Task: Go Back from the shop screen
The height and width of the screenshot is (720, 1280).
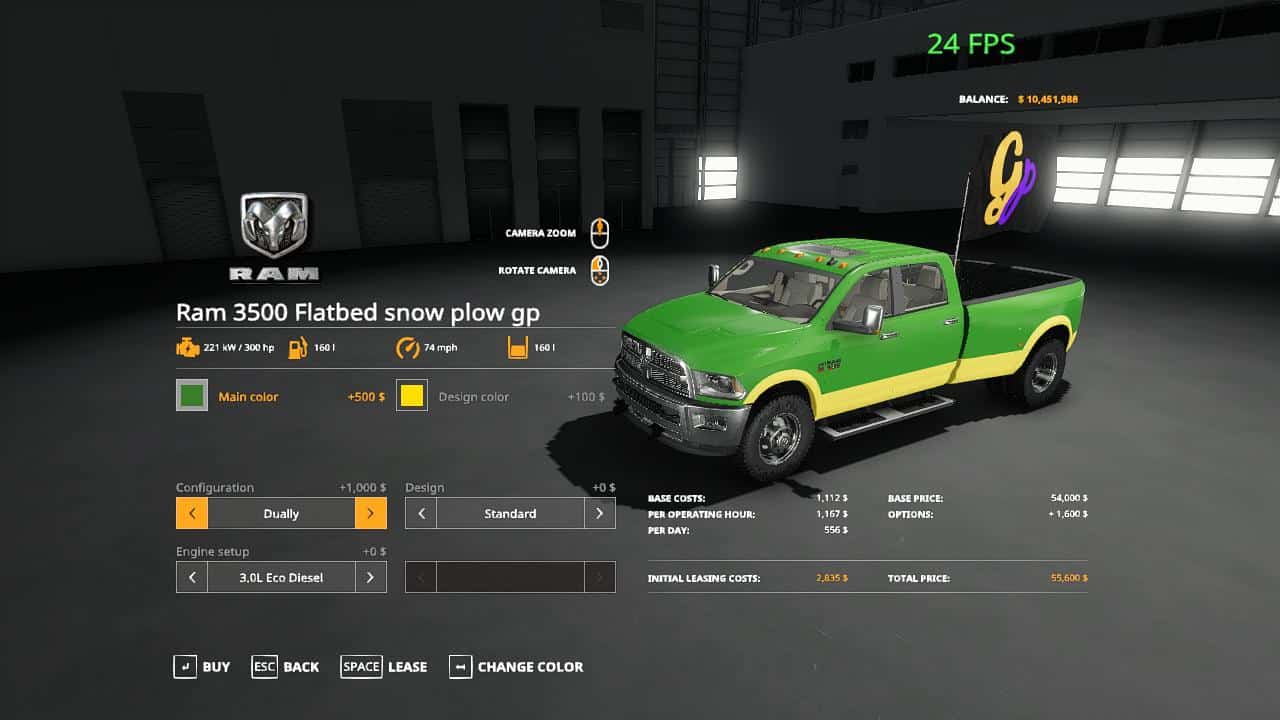Action: (285, 667)
